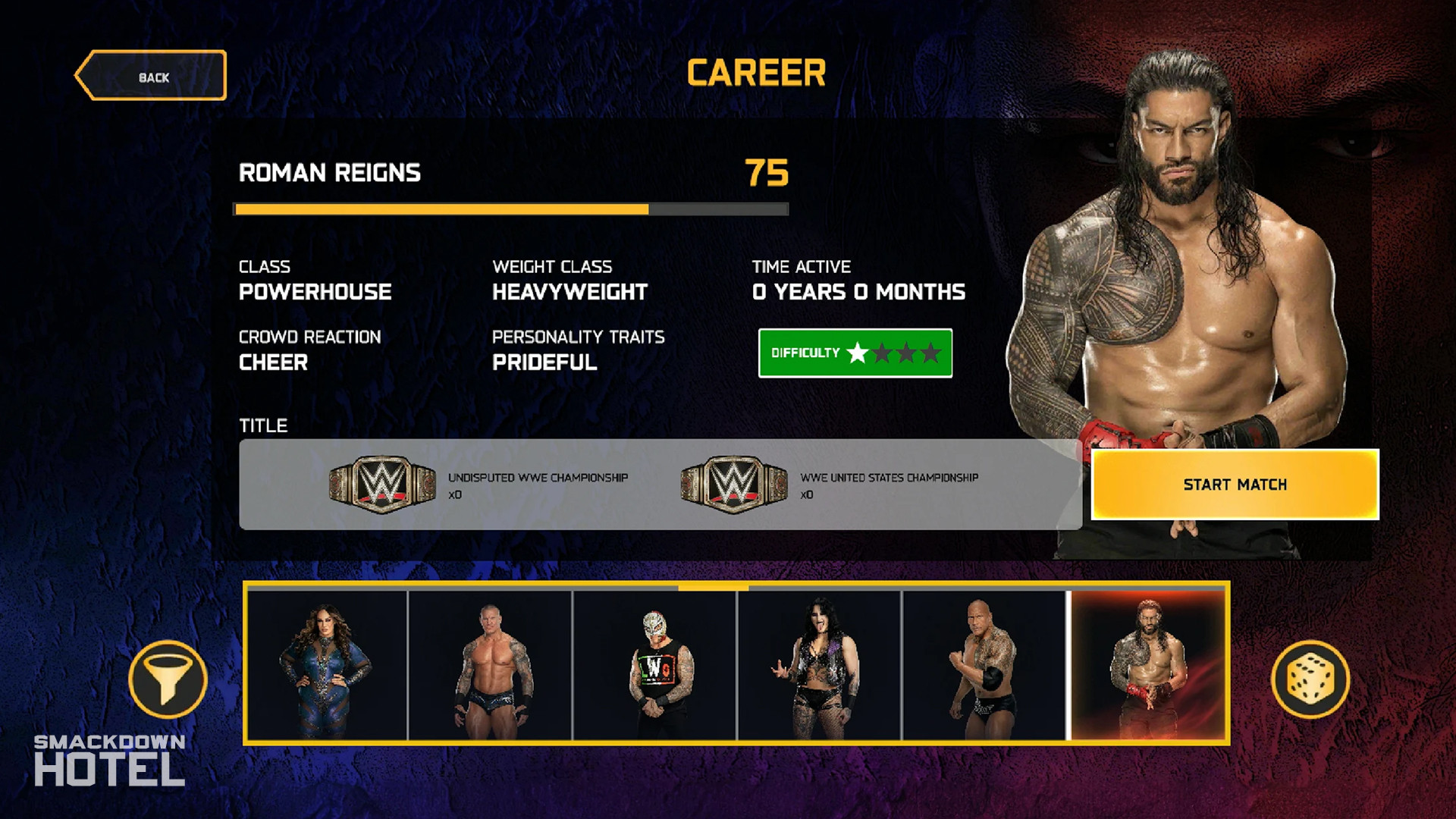The height and width of the screenshot is (819, 1456).
Task: Choose The Rock's portrait
Action: [984, 665]
